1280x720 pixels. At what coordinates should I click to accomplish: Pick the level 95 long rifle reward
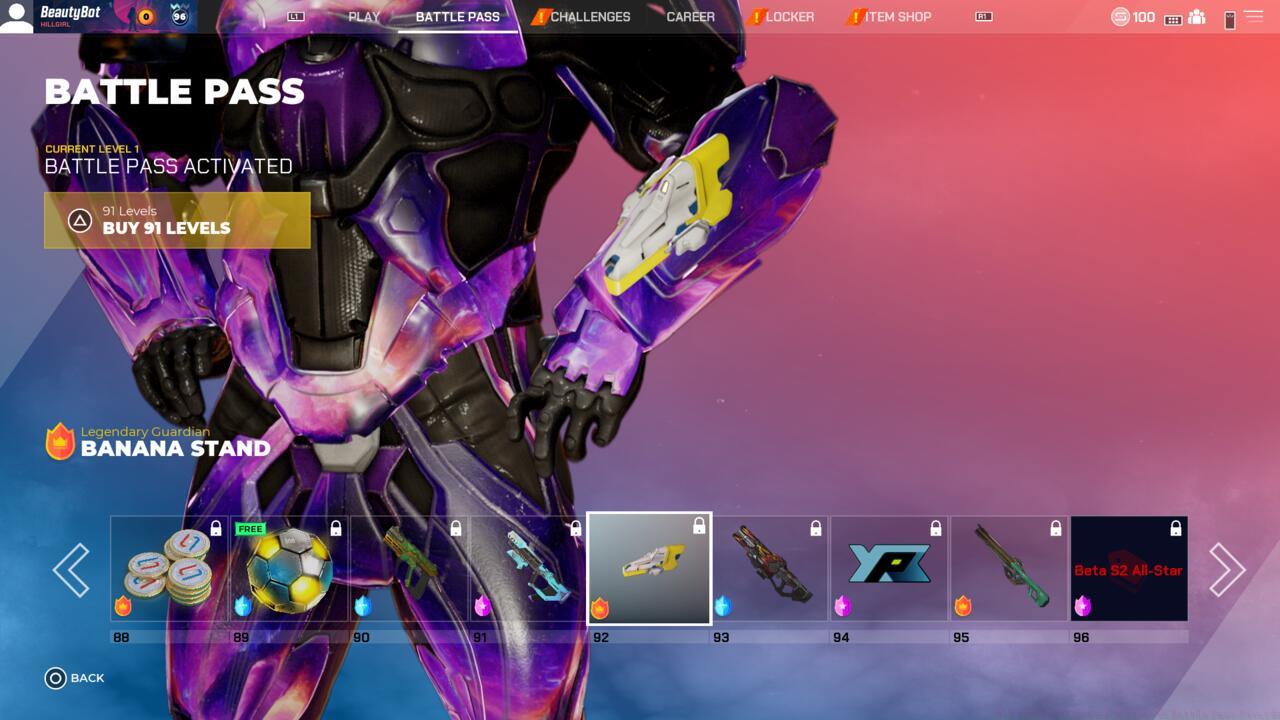1009,568
